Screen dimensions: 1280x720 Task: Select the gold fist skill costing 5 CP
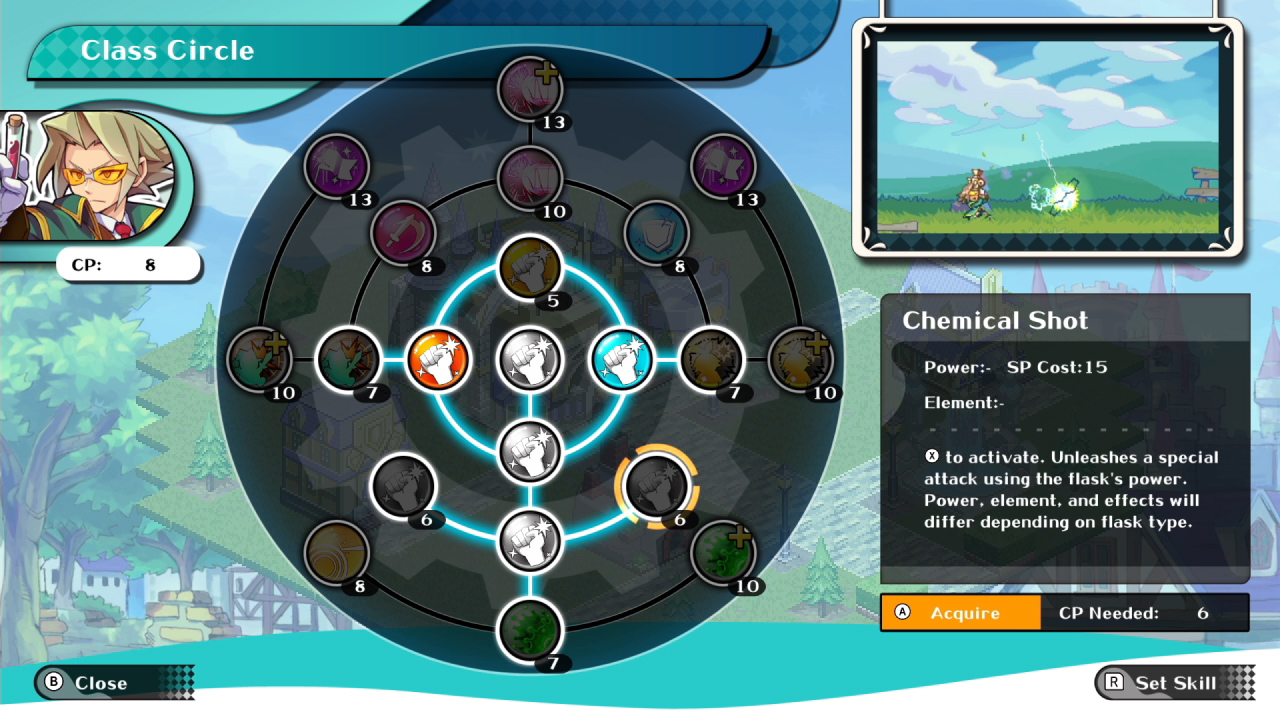tap(528, 266)
